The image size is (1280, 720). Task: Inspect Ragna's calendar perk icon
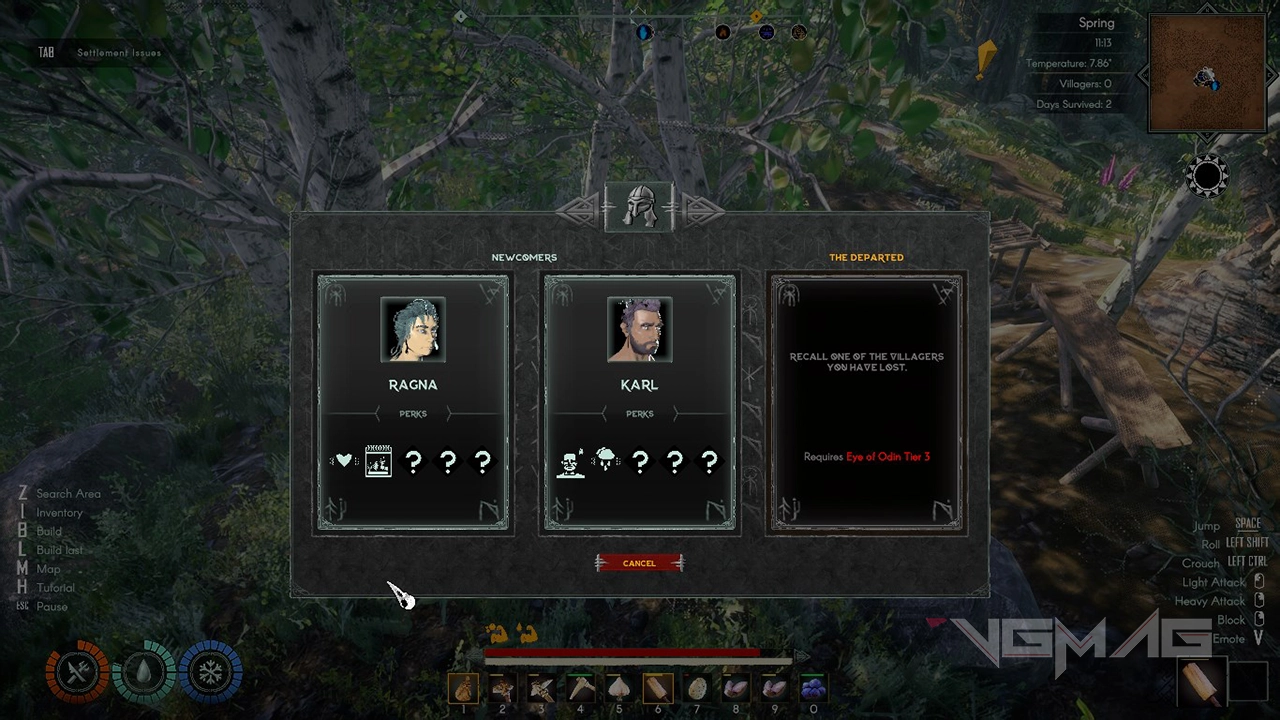pyautogui.click(x=378, y=461)
